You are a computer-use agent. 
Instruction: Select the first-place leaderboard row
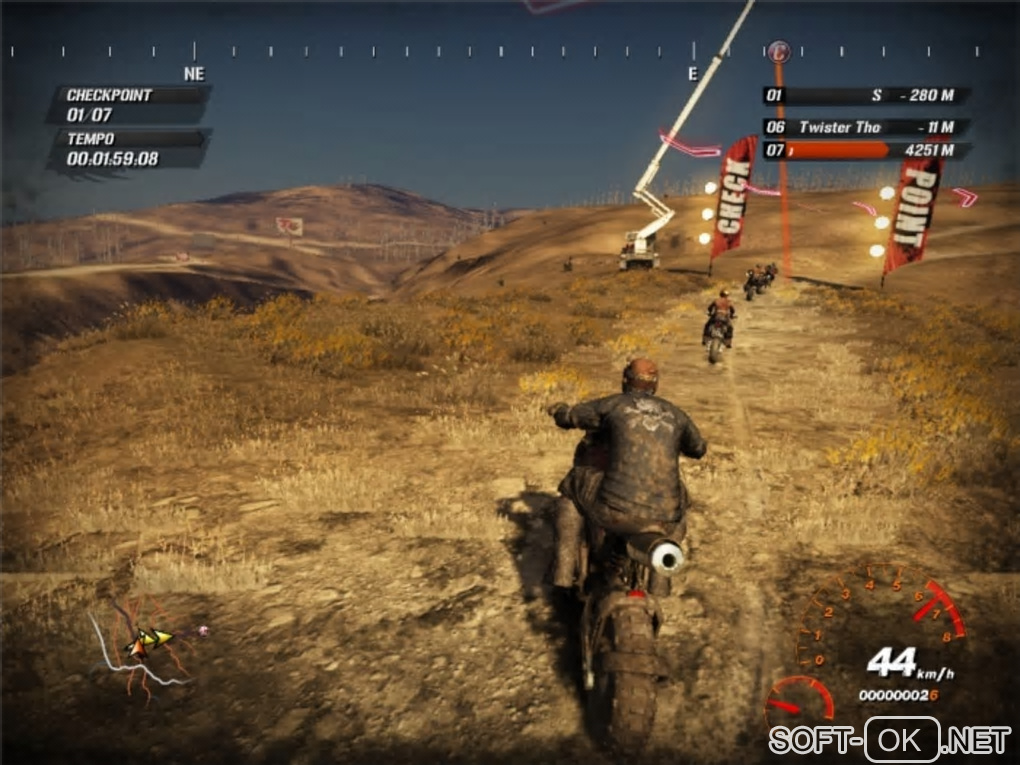(x=866, y=96)
